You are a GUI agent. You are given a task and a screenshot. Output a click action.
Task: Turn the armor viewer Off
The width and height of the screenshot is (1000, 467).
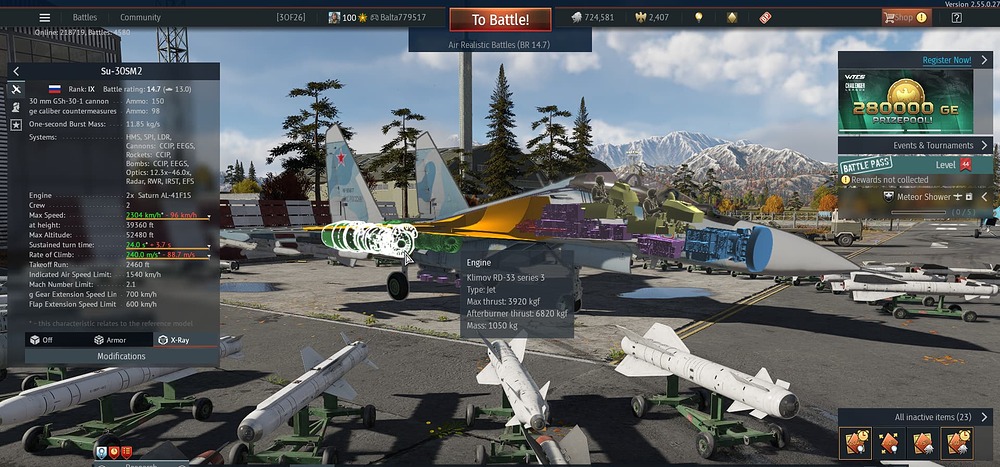pyautogui.click(x=41, y=340)
